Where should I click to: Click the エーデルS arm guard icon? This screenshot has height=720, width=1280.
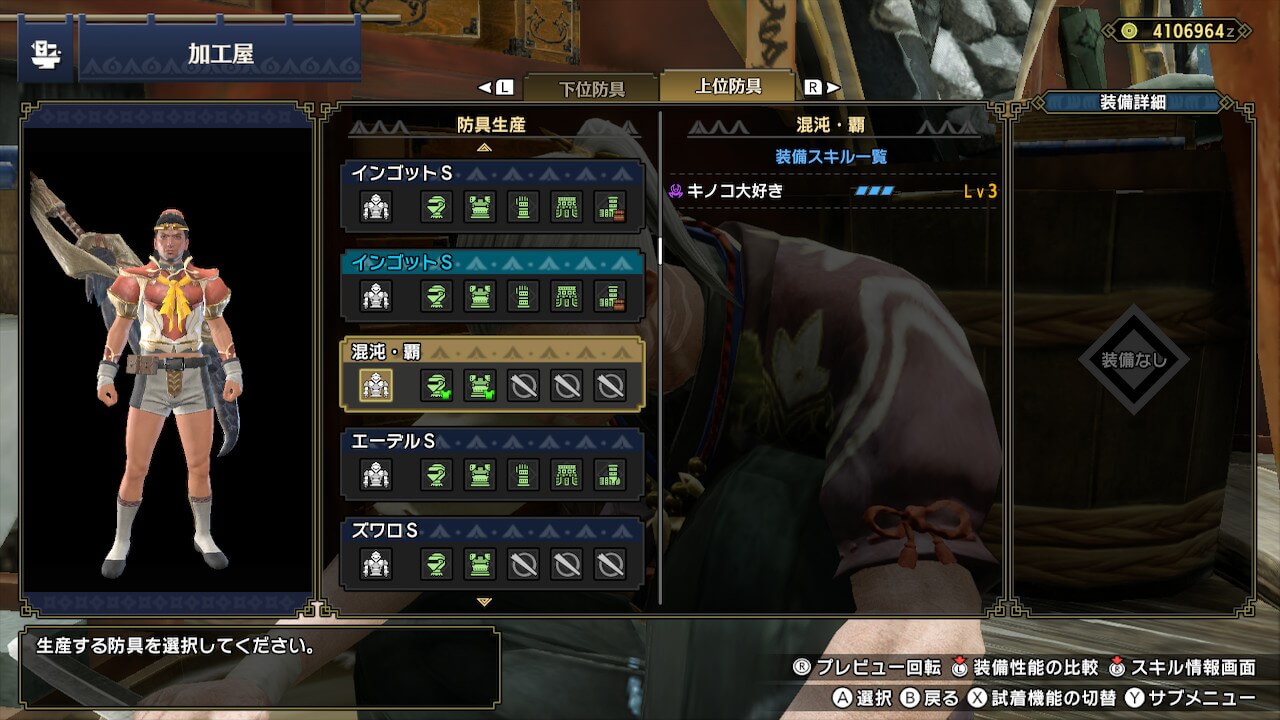coord(523,475)
